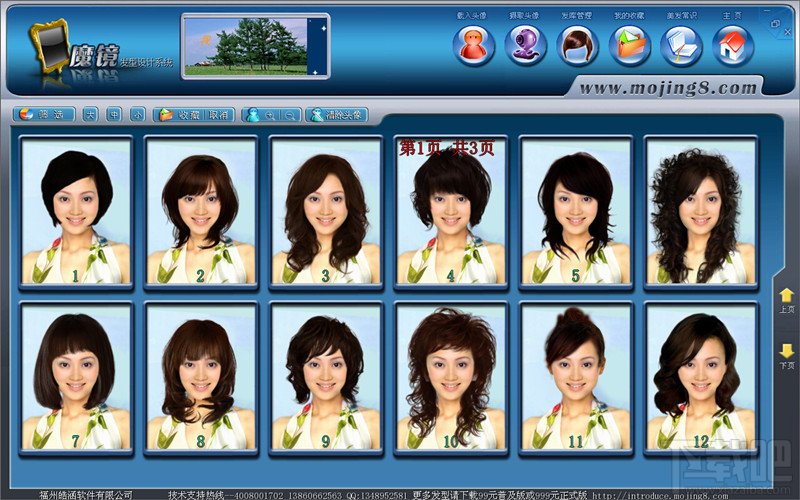Select curly hairstyle thumbnail number 6
This screenshot has width=800, height=500.
[700, 212]
